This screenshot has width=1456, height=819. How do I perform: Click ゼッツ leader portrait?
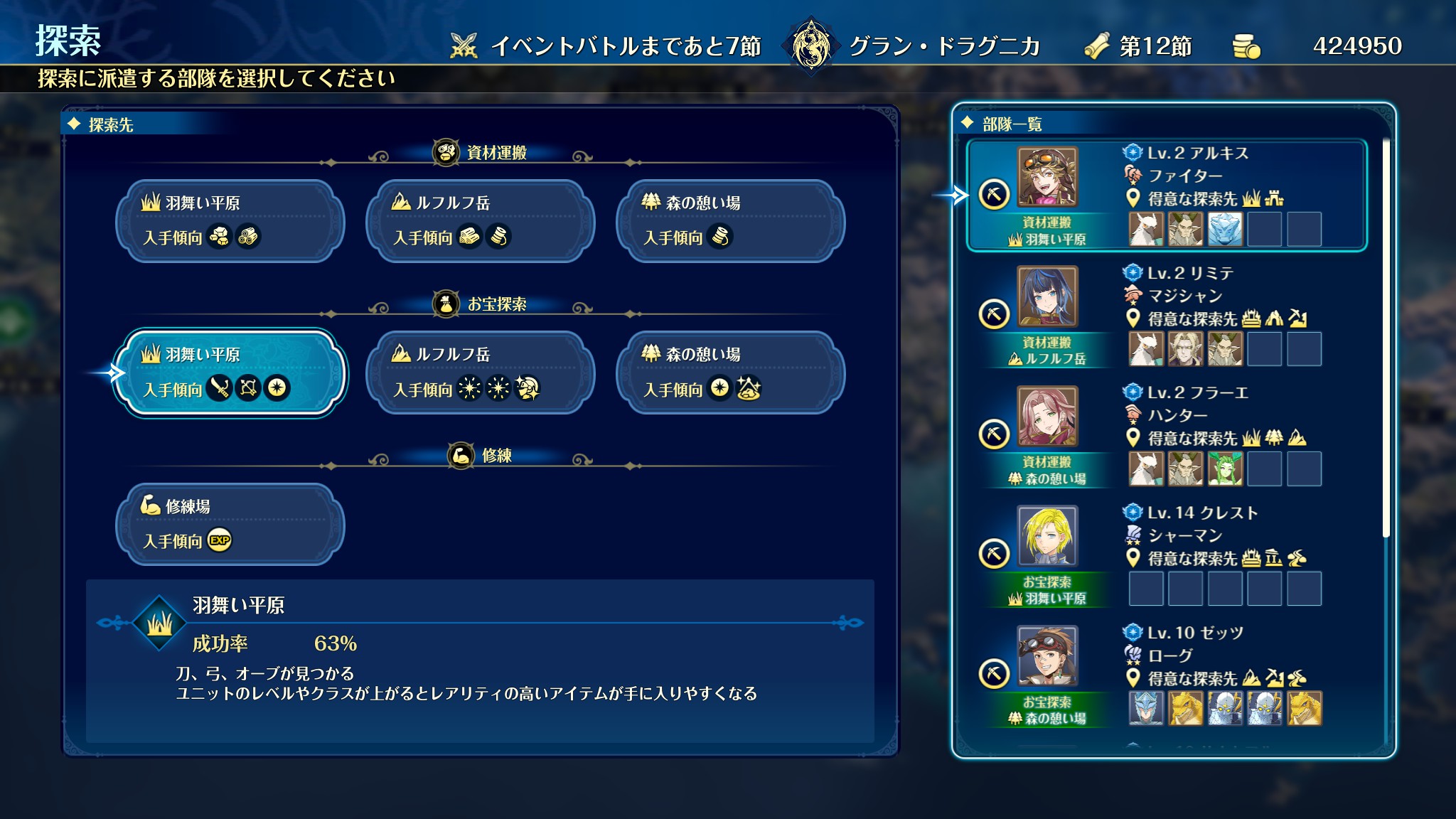pyautogui.click(x=1046, y=655)
